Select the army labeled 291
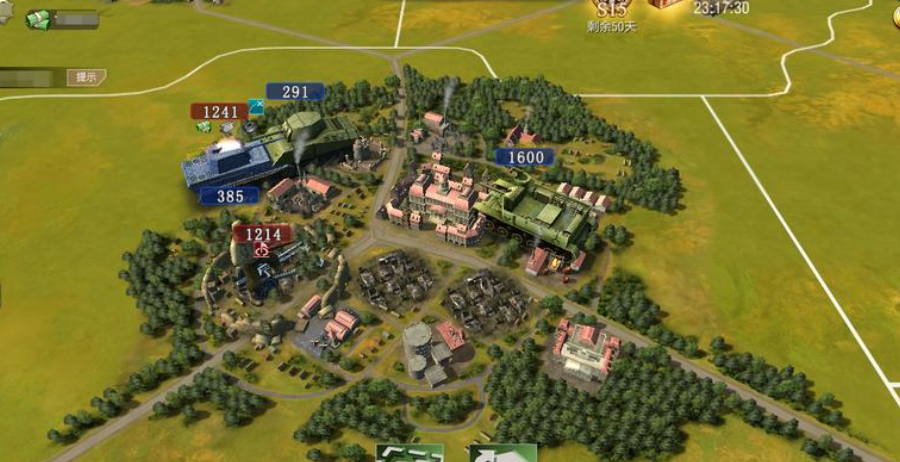Screen dimensions: 900x462 point(295,92)
